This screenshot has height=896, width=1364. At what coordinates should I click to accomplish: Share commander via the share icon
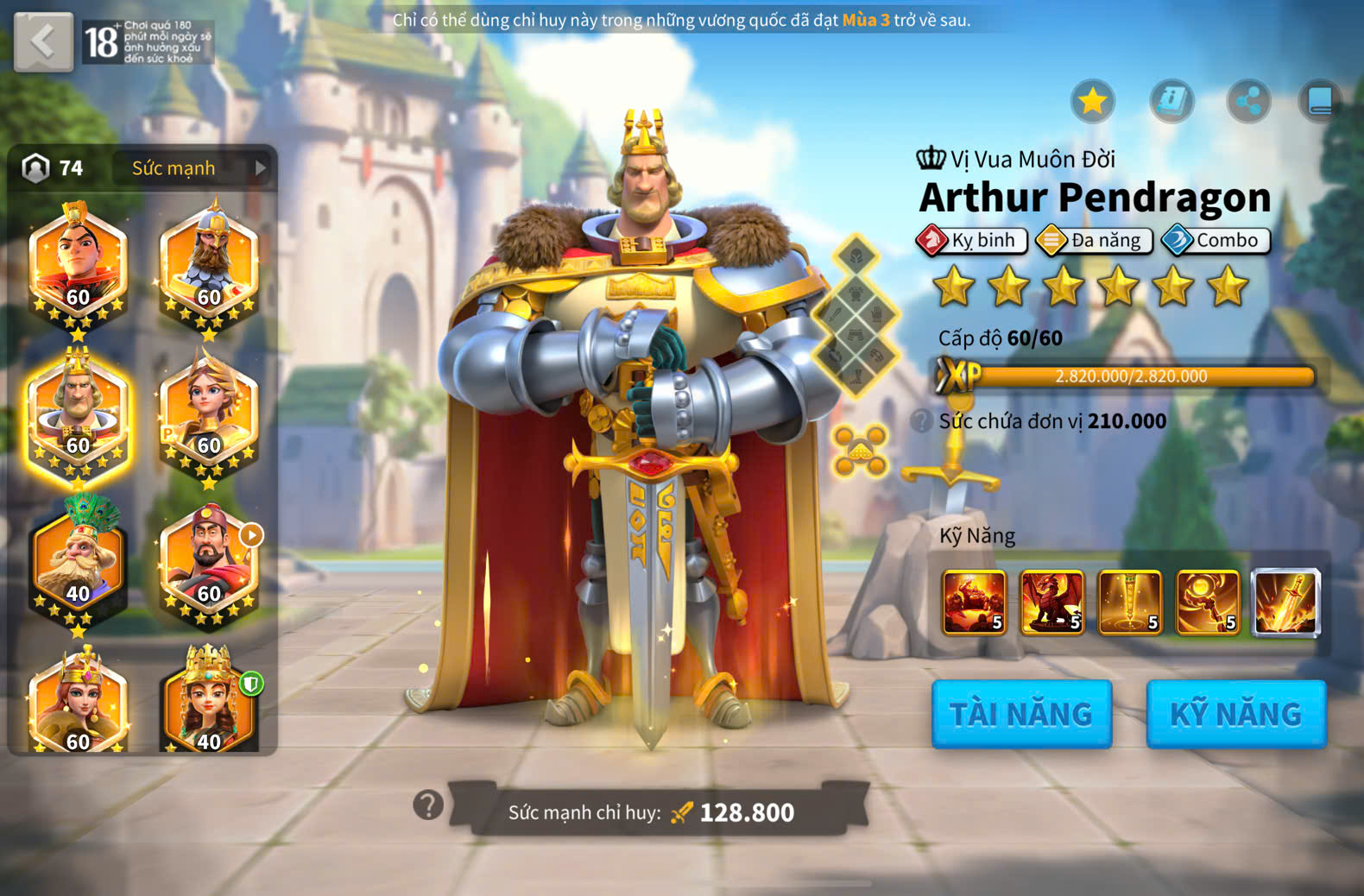pyautogui.click(x=1248, y=102)
